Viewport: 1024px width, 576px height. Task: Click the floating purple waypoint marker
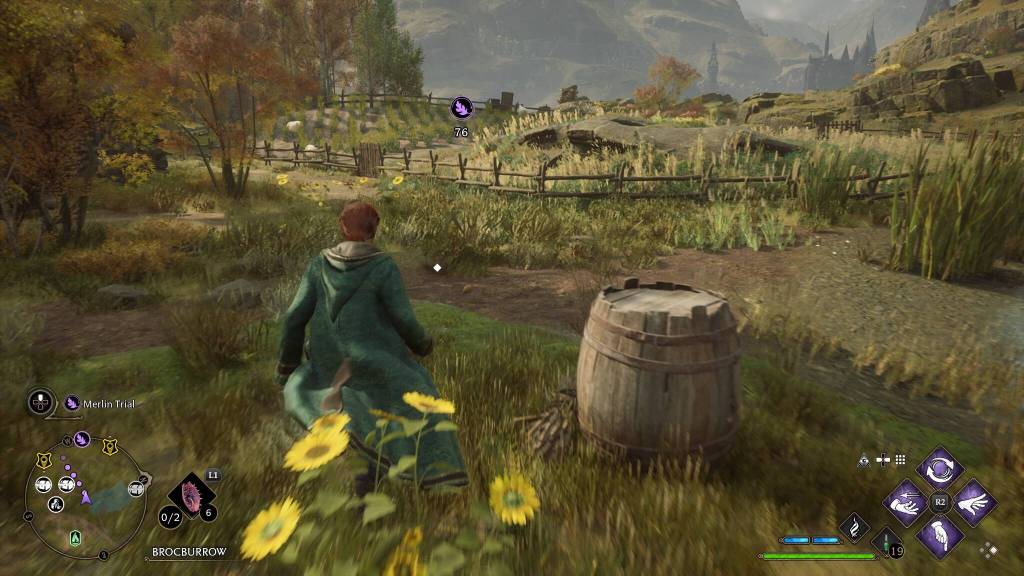pos(461,106)
